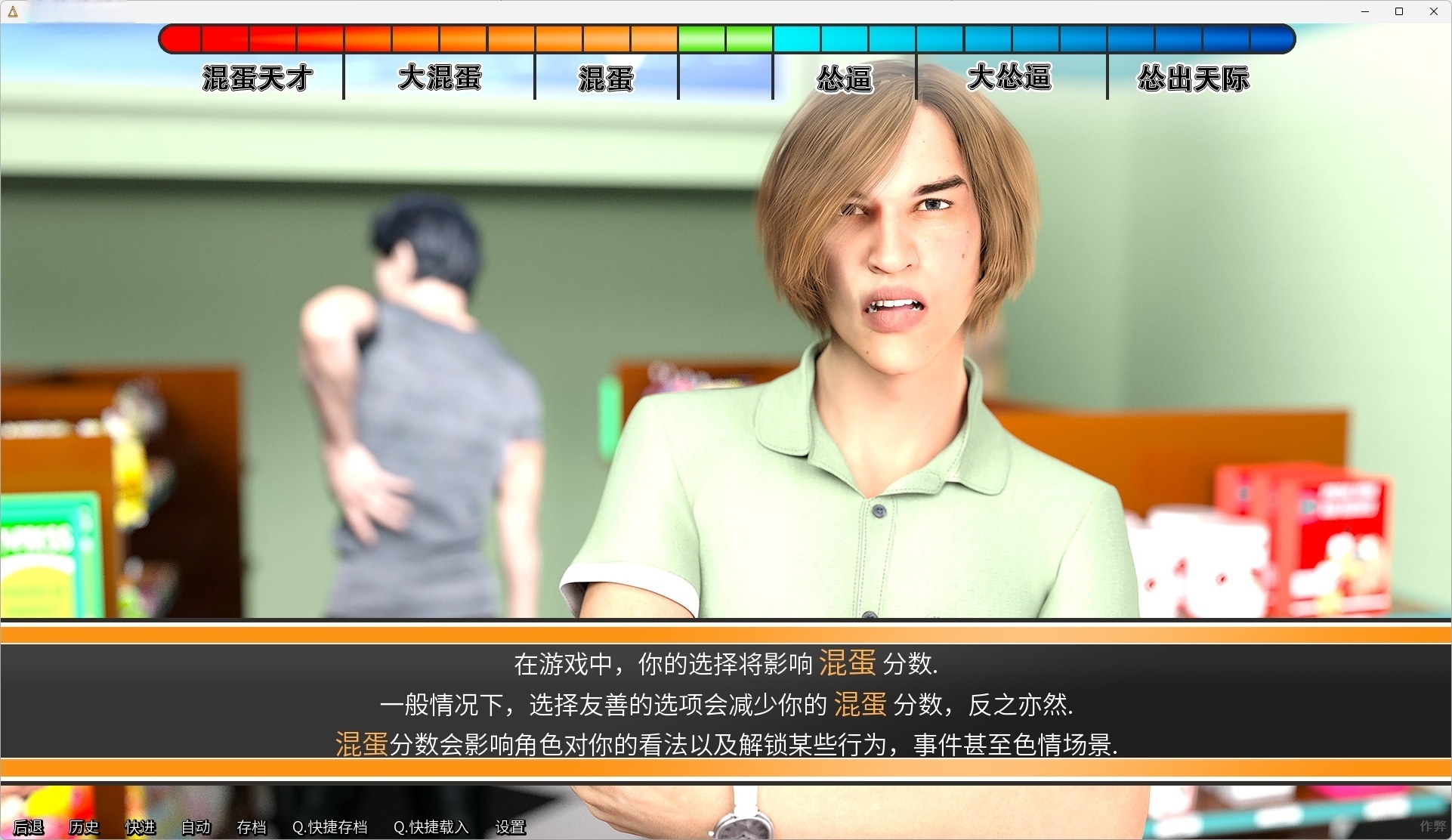This screenshot has width=1452, height=840.
Task: Click the green segment of the score meter
Action: 724,38
